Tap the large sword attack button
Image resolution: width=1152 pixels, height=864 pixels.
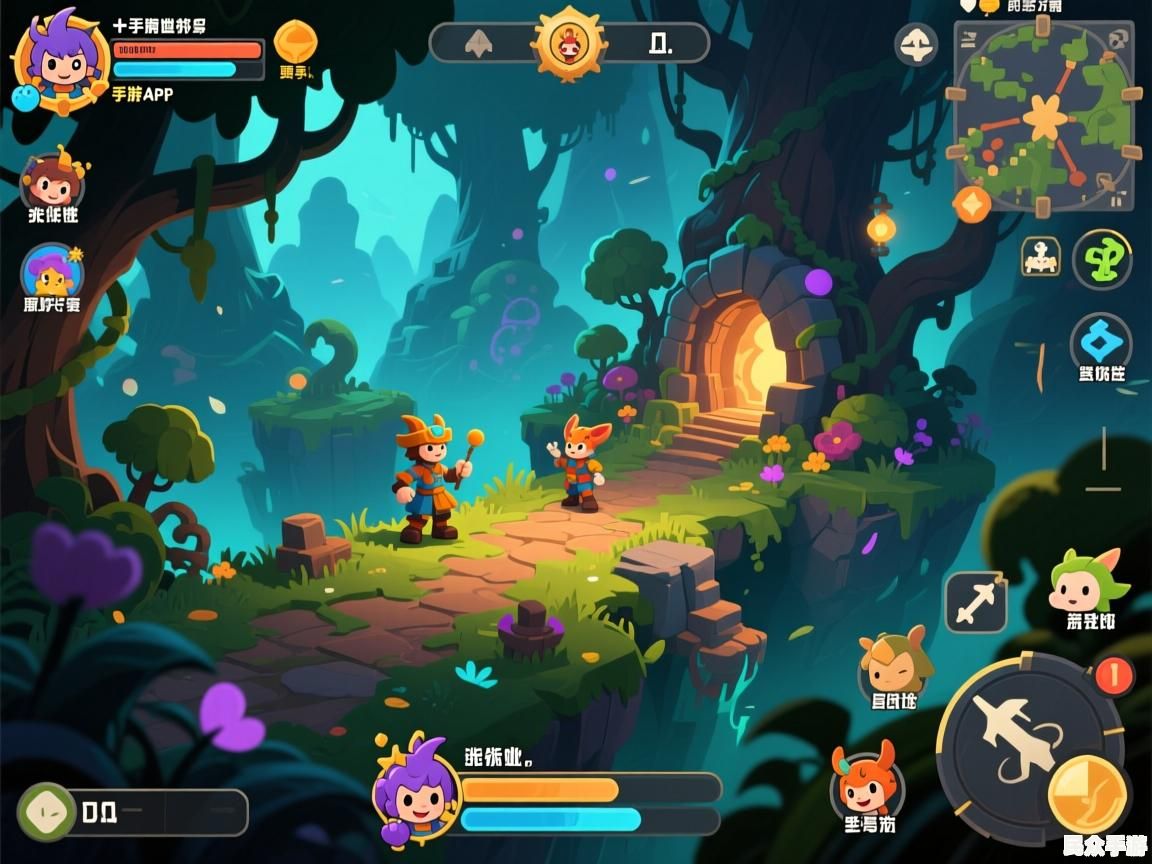click(1012, 734)
